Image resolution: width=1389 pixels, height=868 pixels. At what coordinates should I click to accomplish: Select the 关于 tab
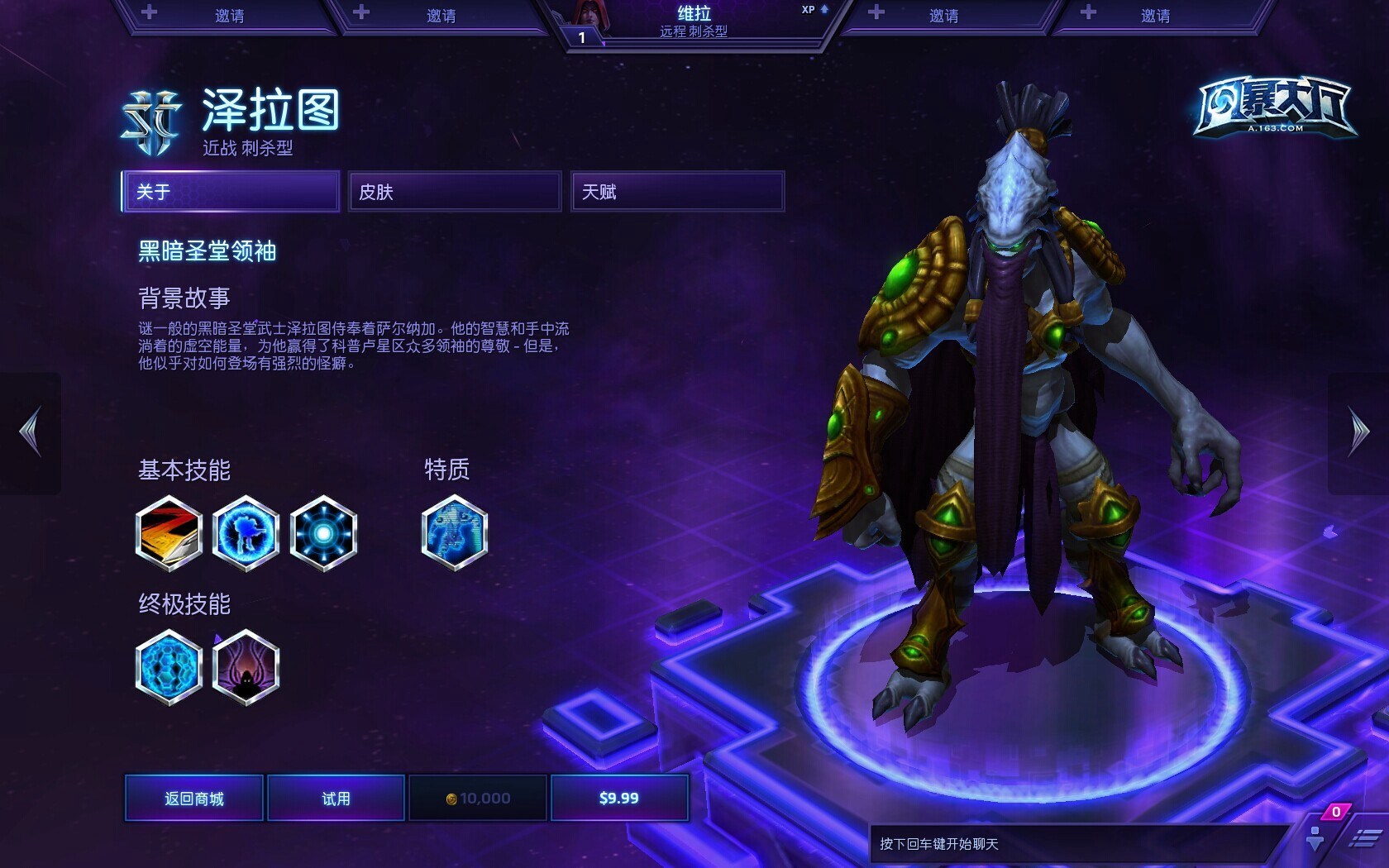click(231, 192)
